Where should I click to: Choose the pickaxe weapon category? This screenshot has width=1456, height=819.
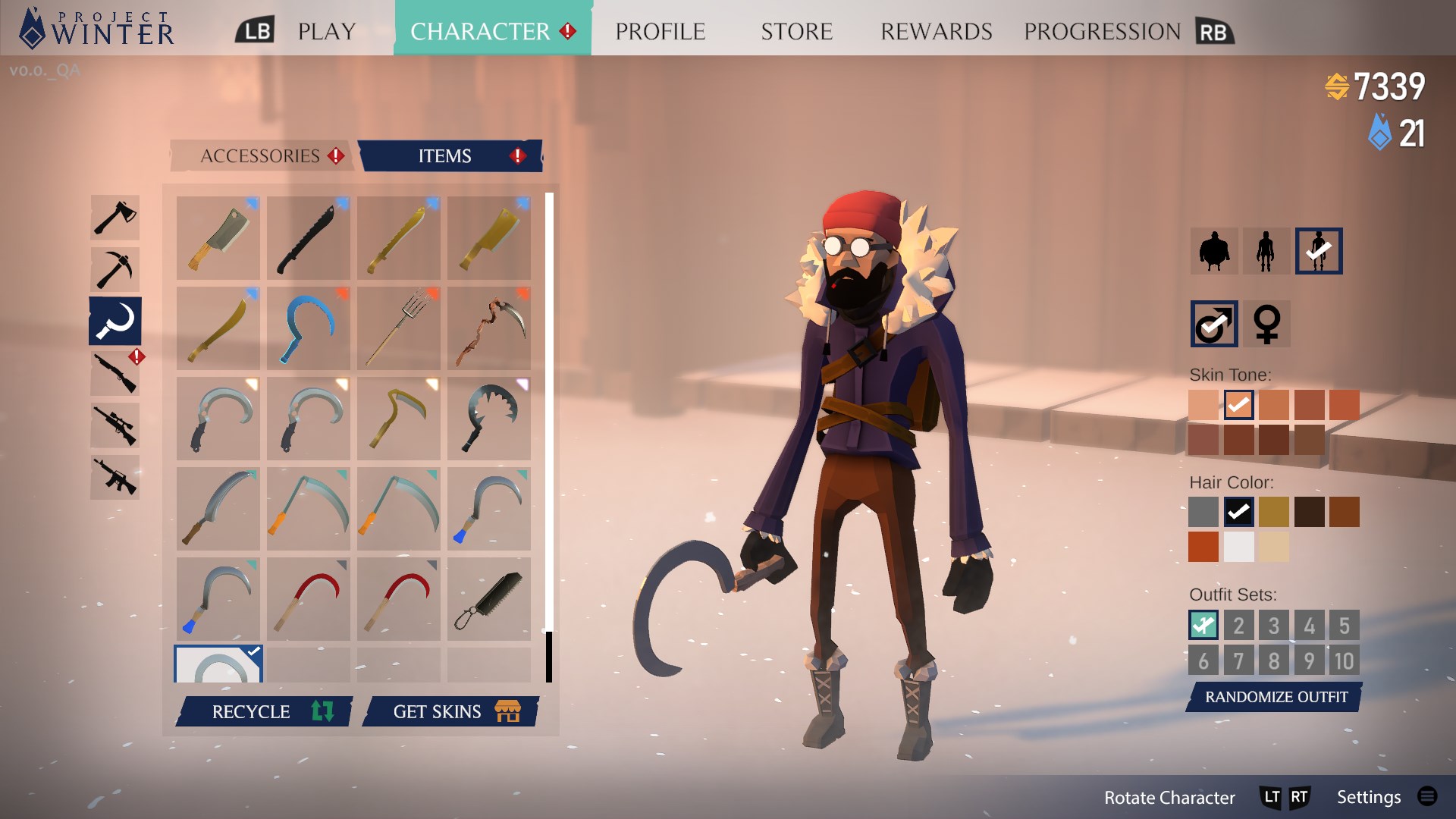[x=115, y=269]
